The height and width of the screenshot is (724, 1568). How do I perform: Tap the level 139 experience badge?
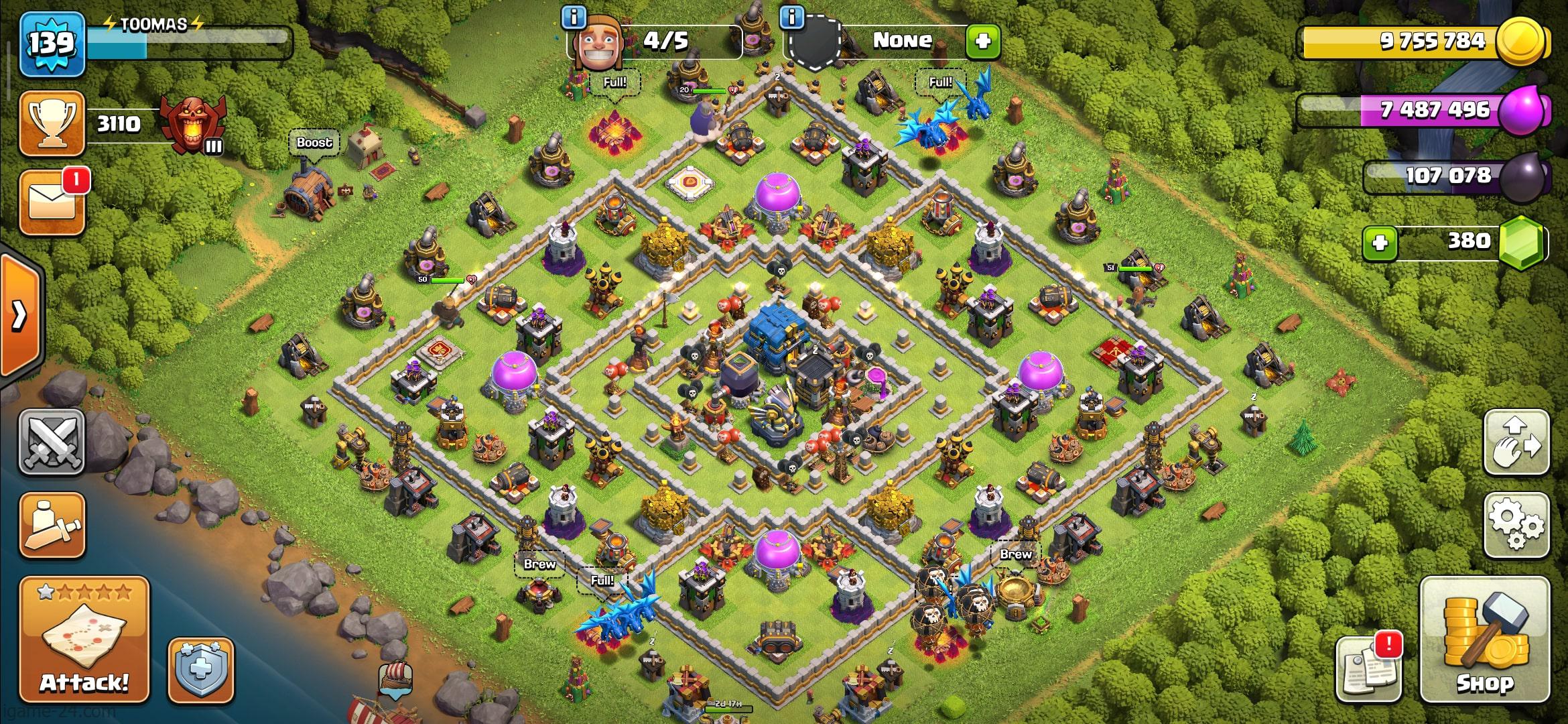52,44
